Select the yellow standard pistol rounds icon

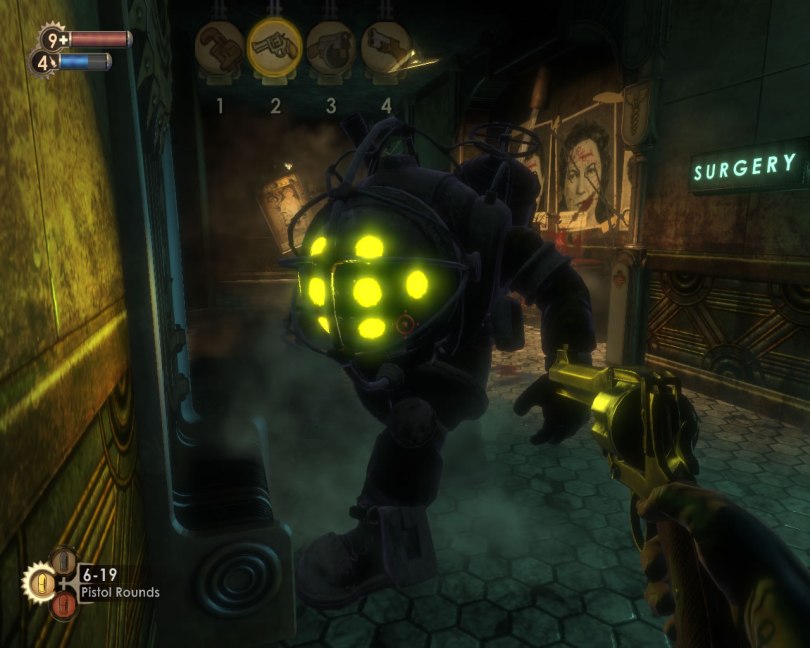pos(39,582)
